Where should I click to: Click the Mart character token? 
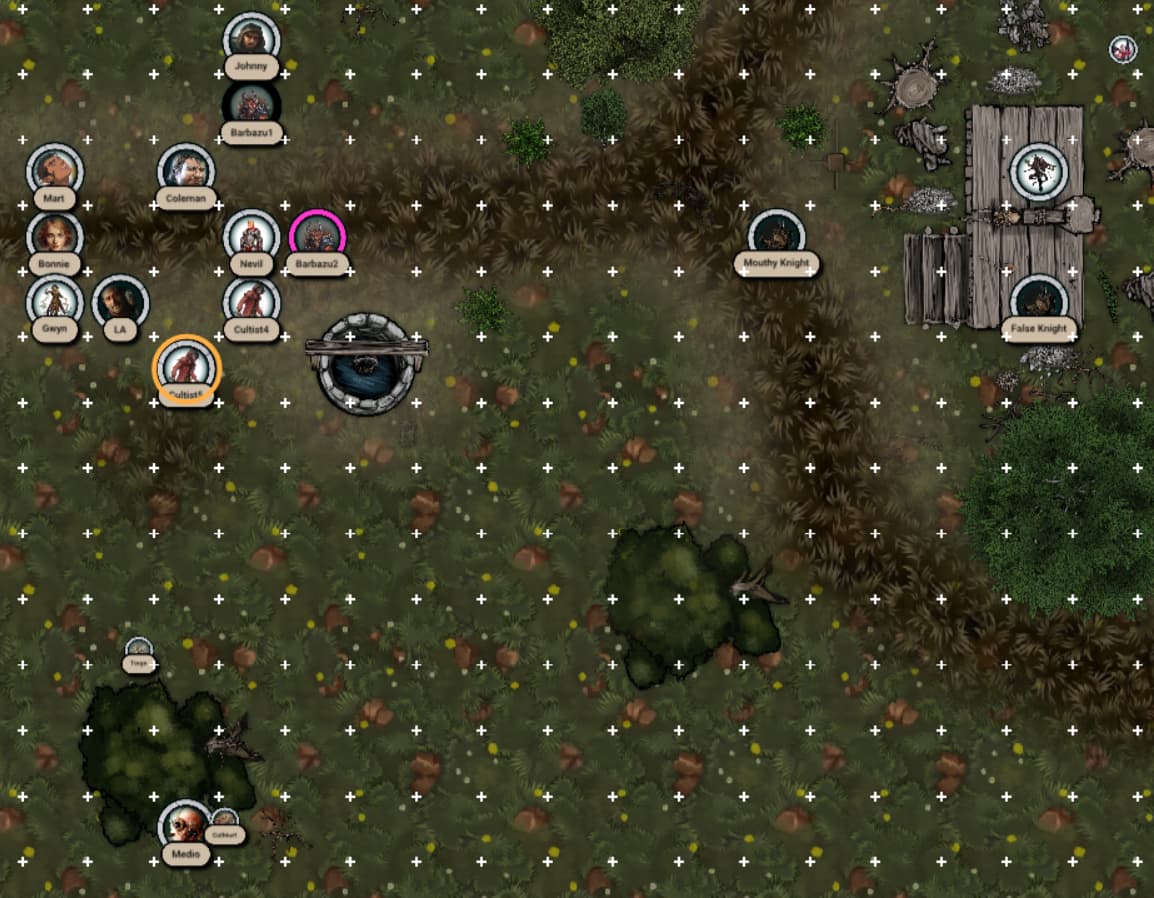click(54, 170)
